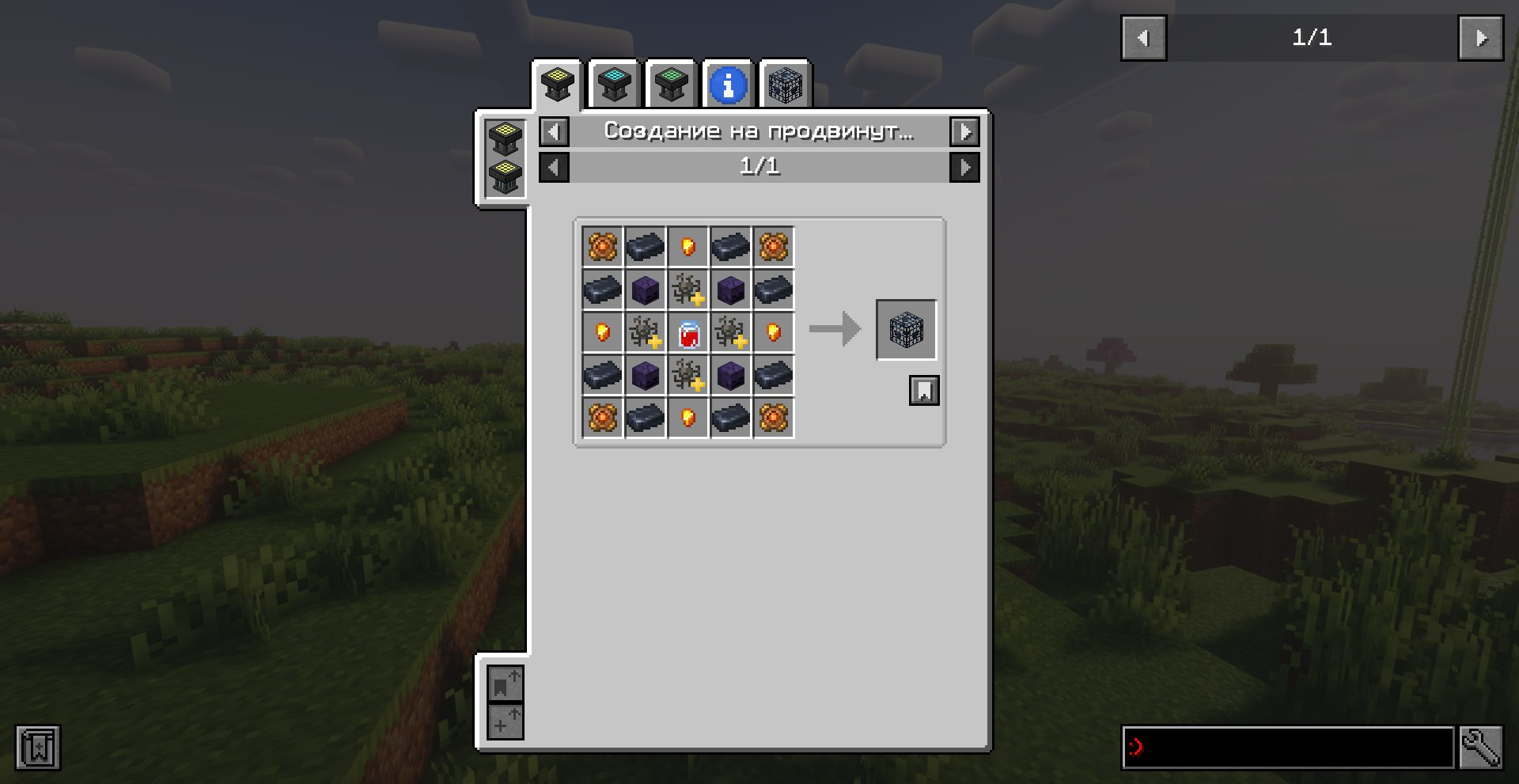This screenshot has width=1519, height=784.
Task: Bookmark this recipe with the small bookmark button
Action: [x=924, y=390]
